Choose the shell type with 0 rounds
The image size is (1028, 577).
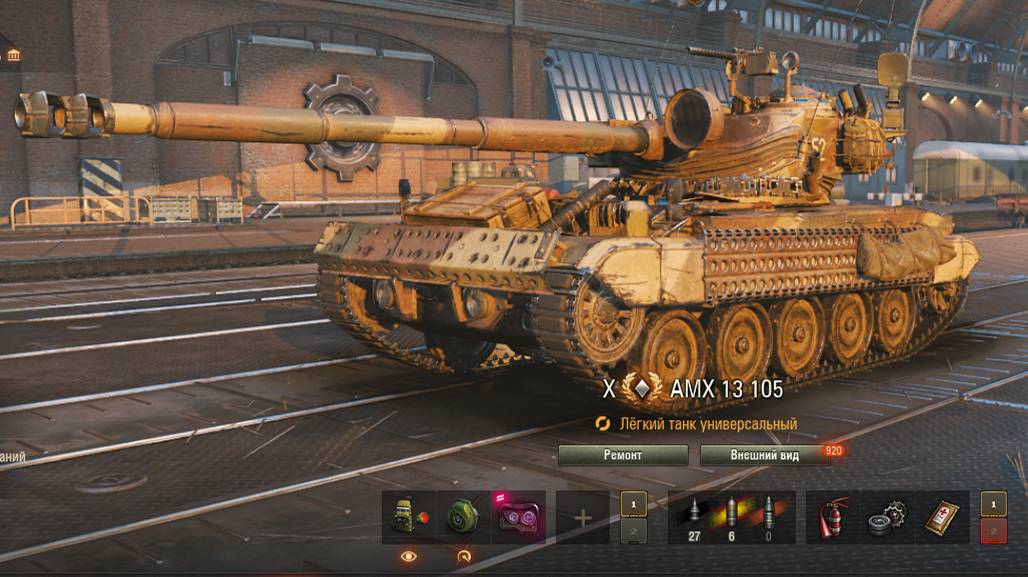pos(768,517)
